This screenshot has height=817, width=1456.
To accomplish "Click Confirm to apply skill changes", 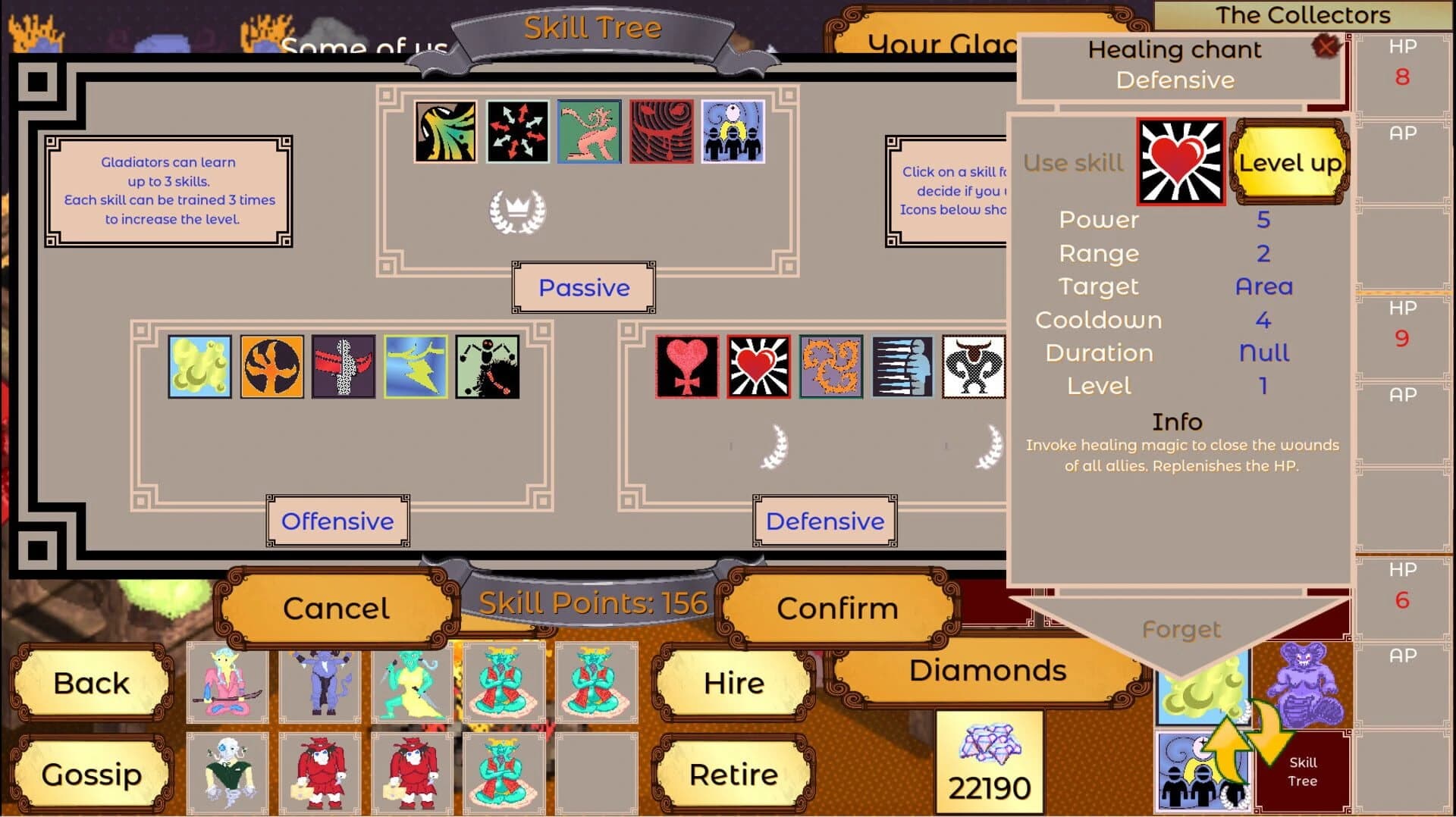I will (837, 607).
